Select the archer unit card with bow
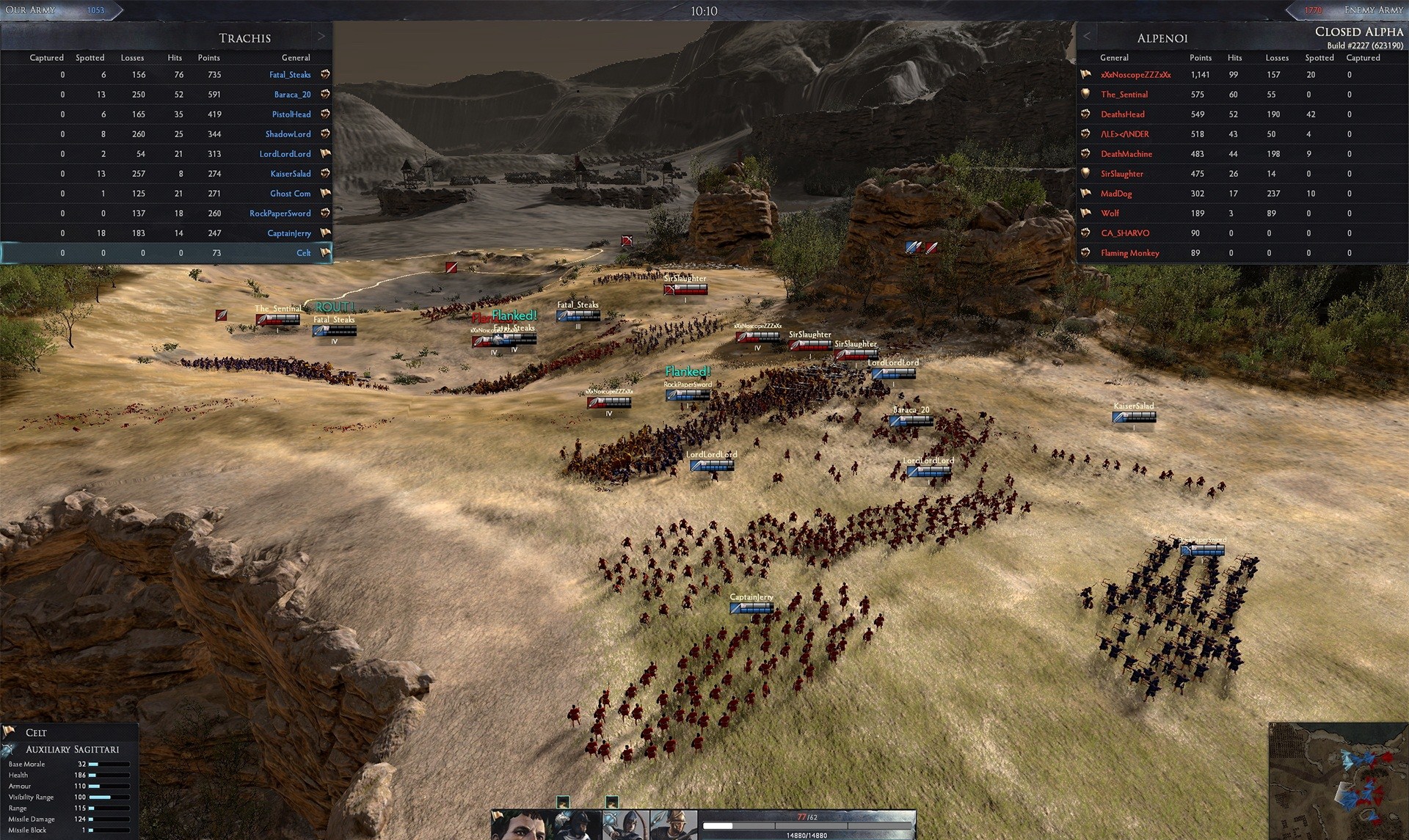Image resolution: width=1409 pixels, height=840 pixels. (x=625, y=825)
